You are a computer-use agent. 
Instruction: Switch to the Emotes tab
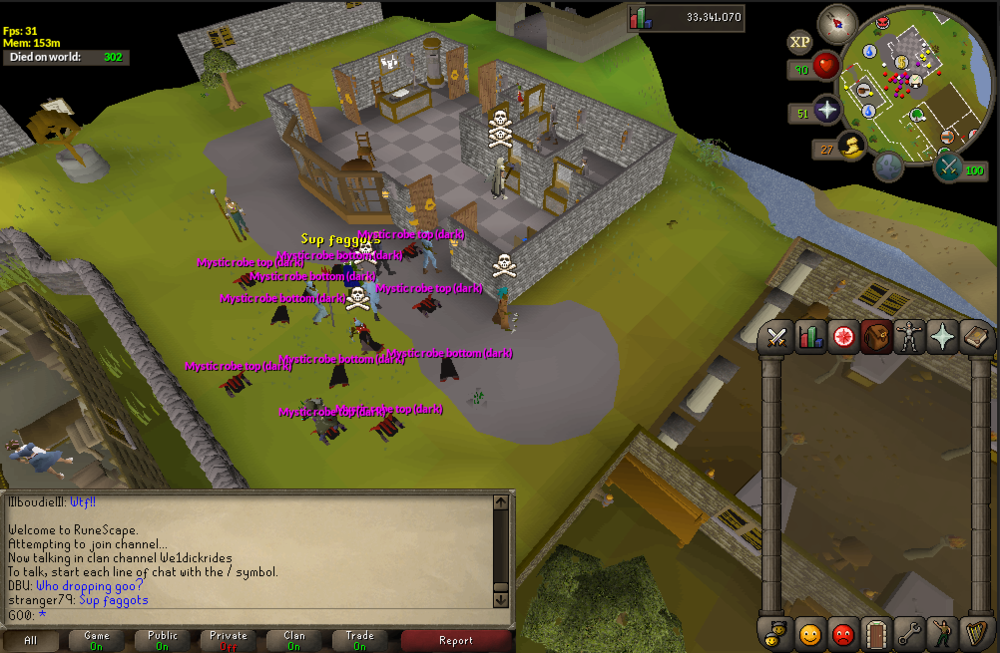(x=942, y=634)
